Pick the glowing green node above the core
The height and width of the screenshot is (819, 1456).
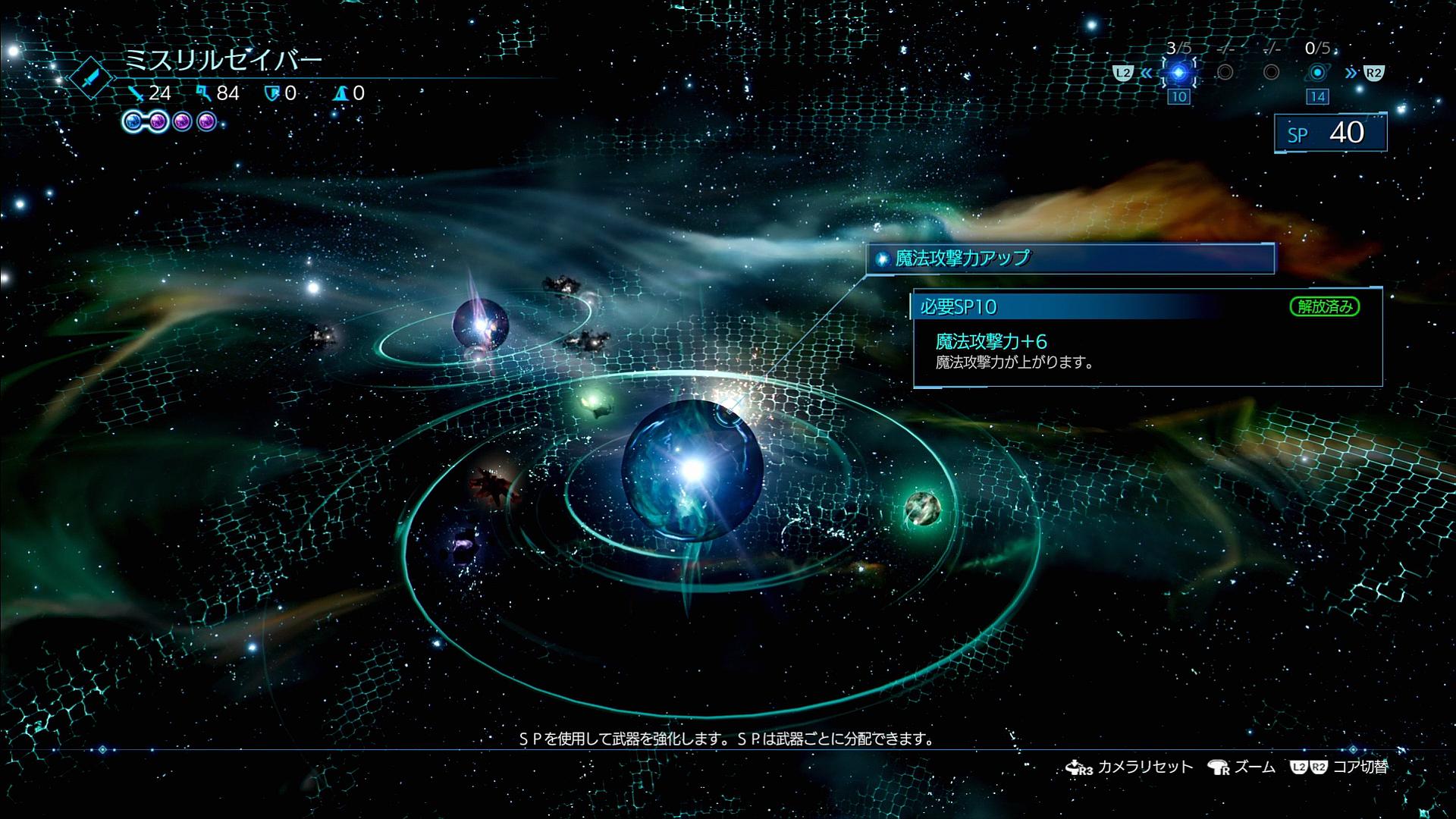(594, 400)
